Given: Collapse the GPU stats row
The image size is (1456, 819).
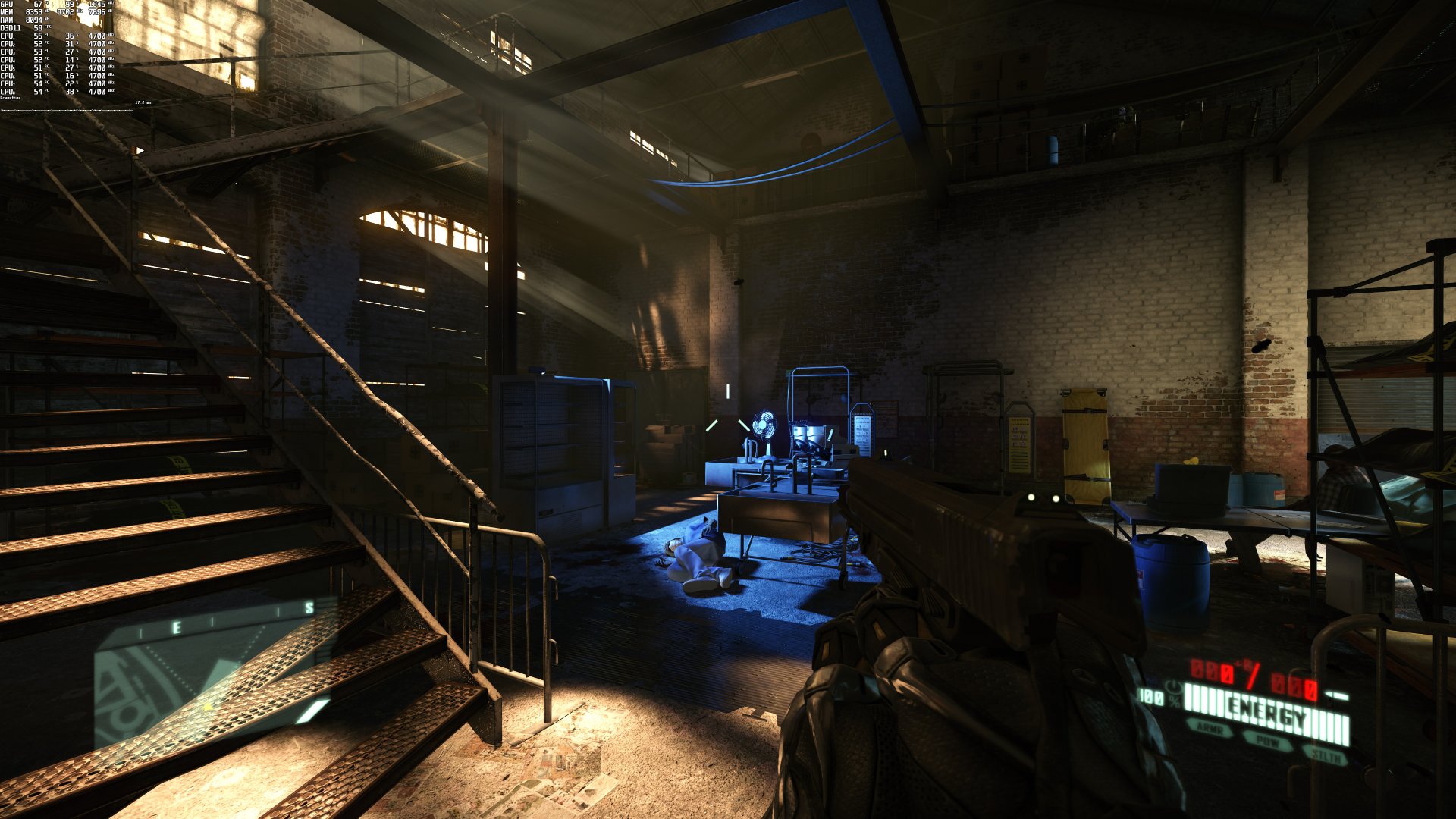Looking at the screenshot, I should point(8,5).
